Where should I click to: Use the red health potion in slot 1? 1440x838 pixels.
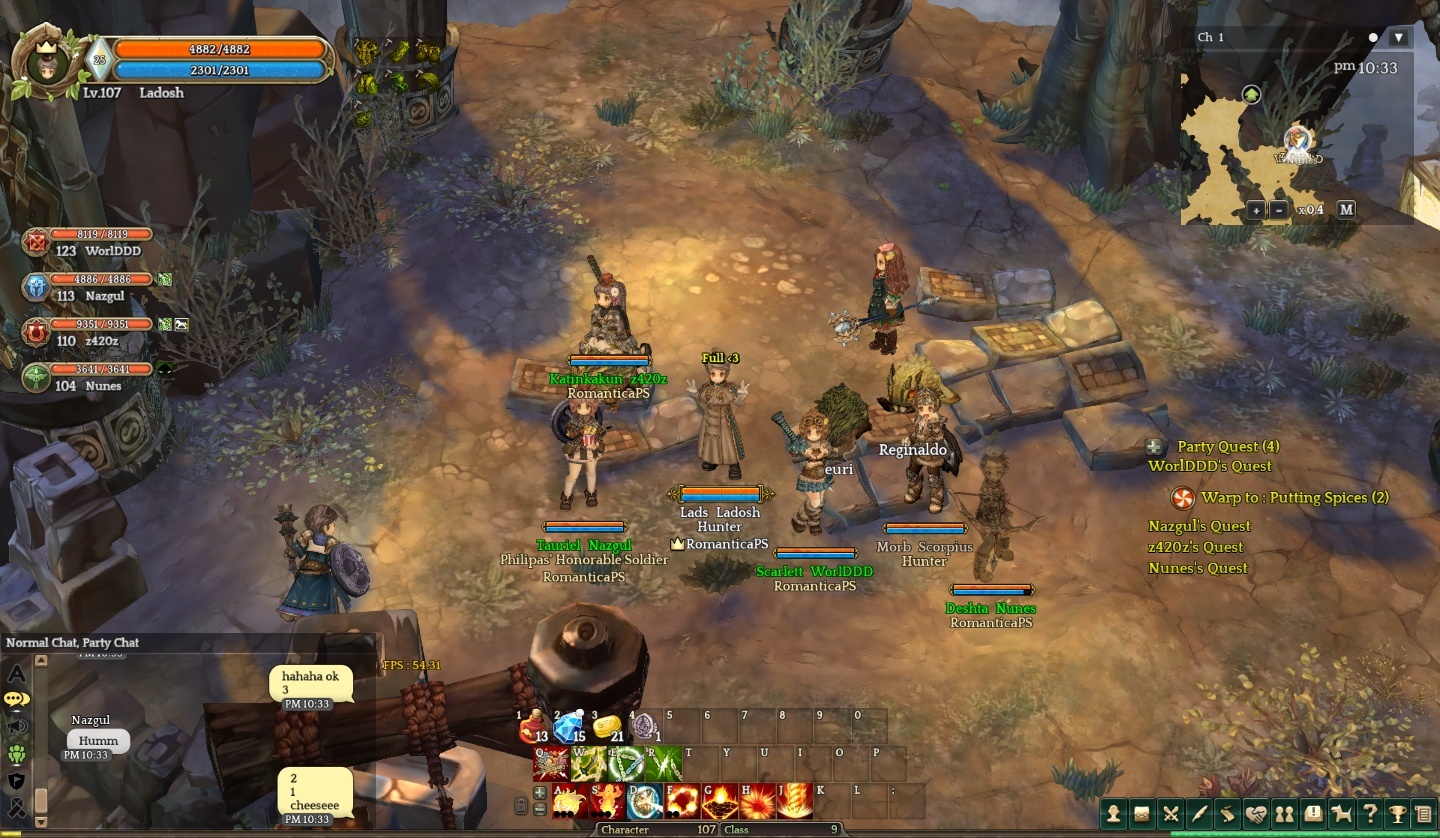[x=533, y=727]
